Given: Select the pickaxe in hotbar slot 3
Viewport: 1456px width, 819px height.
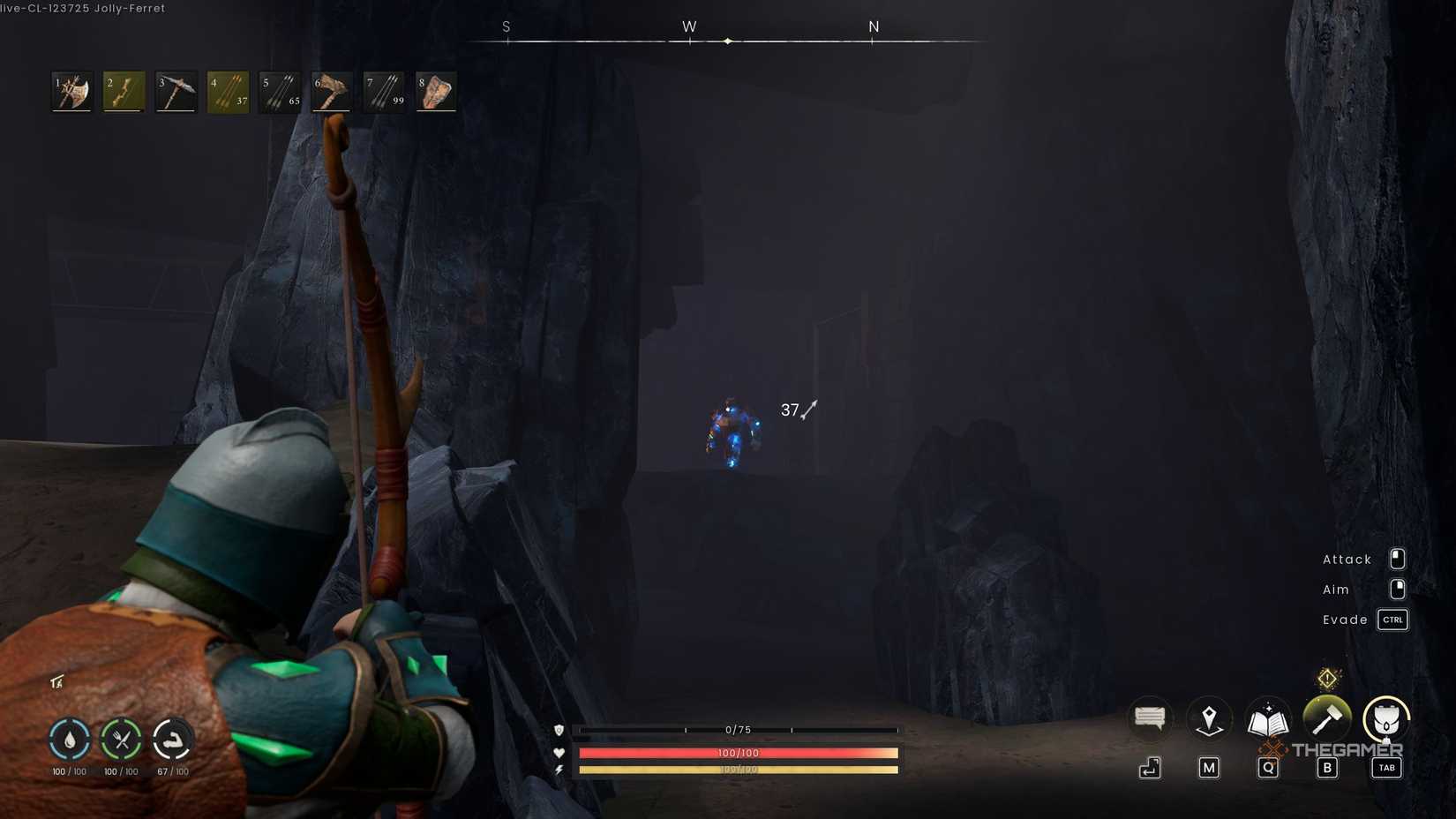Looking at the screenshot, I should tap(175, 92).
